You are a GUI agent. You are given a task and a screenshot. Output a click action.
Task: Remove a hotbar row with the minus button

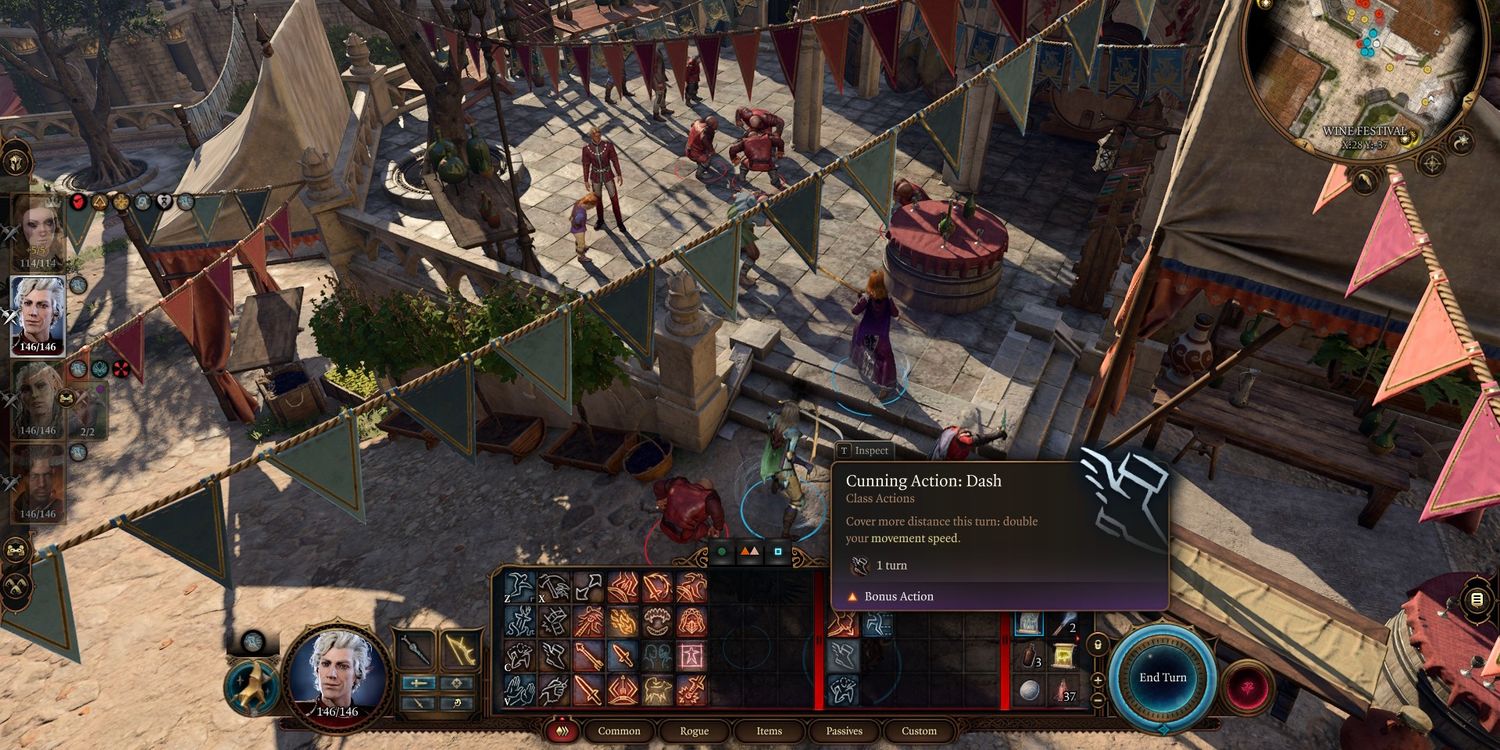[x=1098, y=700]
